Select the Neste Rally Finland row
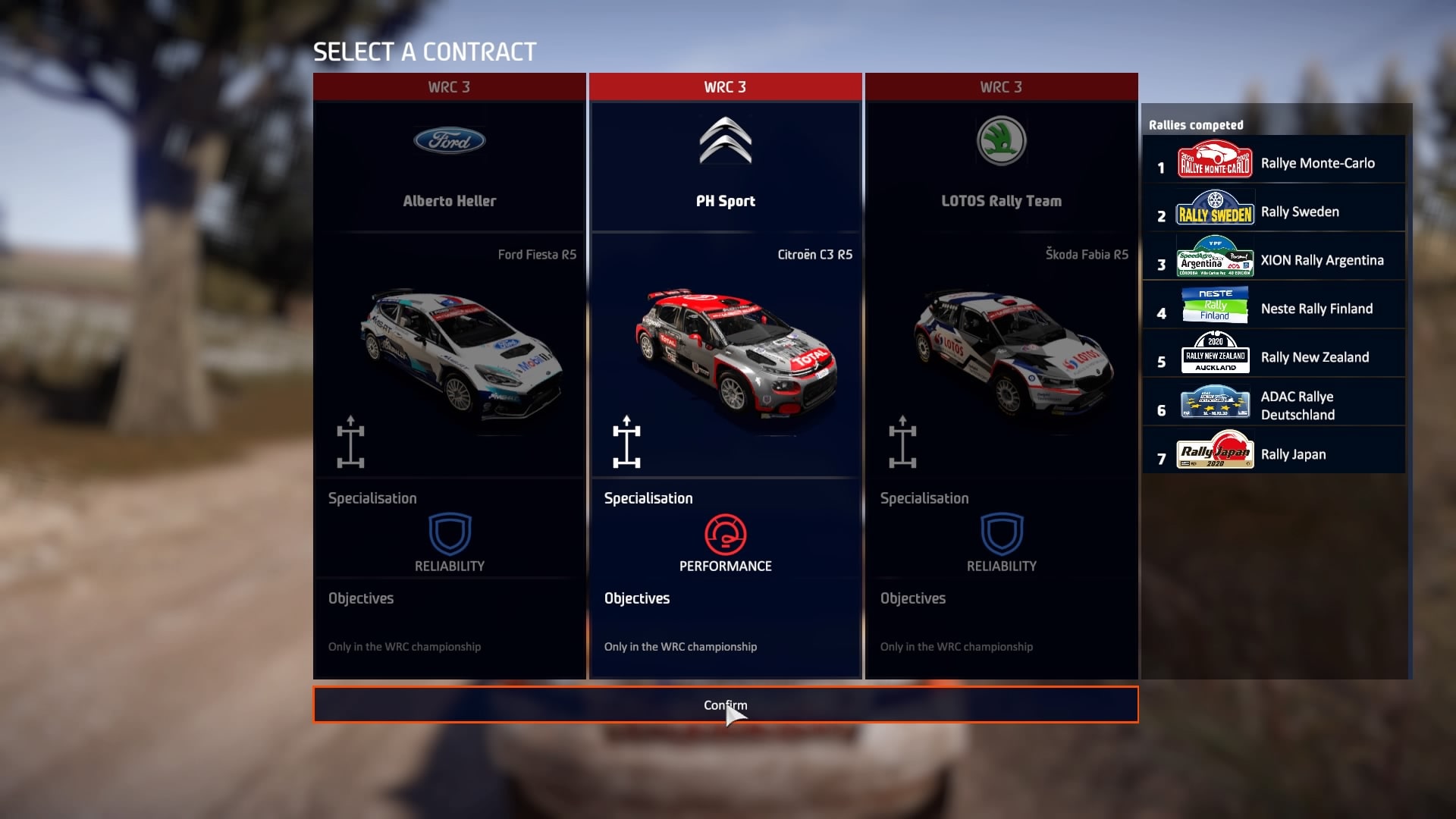Viewport: 1456px width, 819px height. 1274,309
